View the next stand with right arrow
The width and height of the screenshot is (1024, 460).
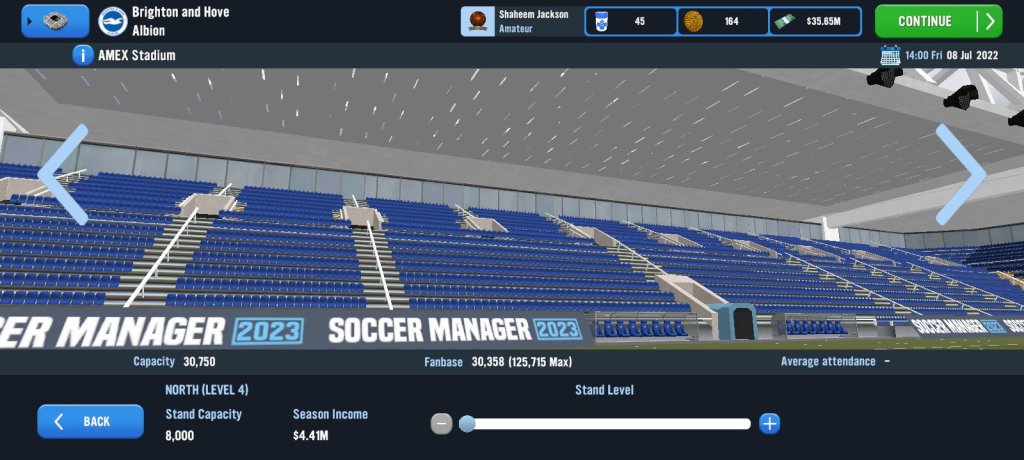pyautogui.click(x=961, y=175)
